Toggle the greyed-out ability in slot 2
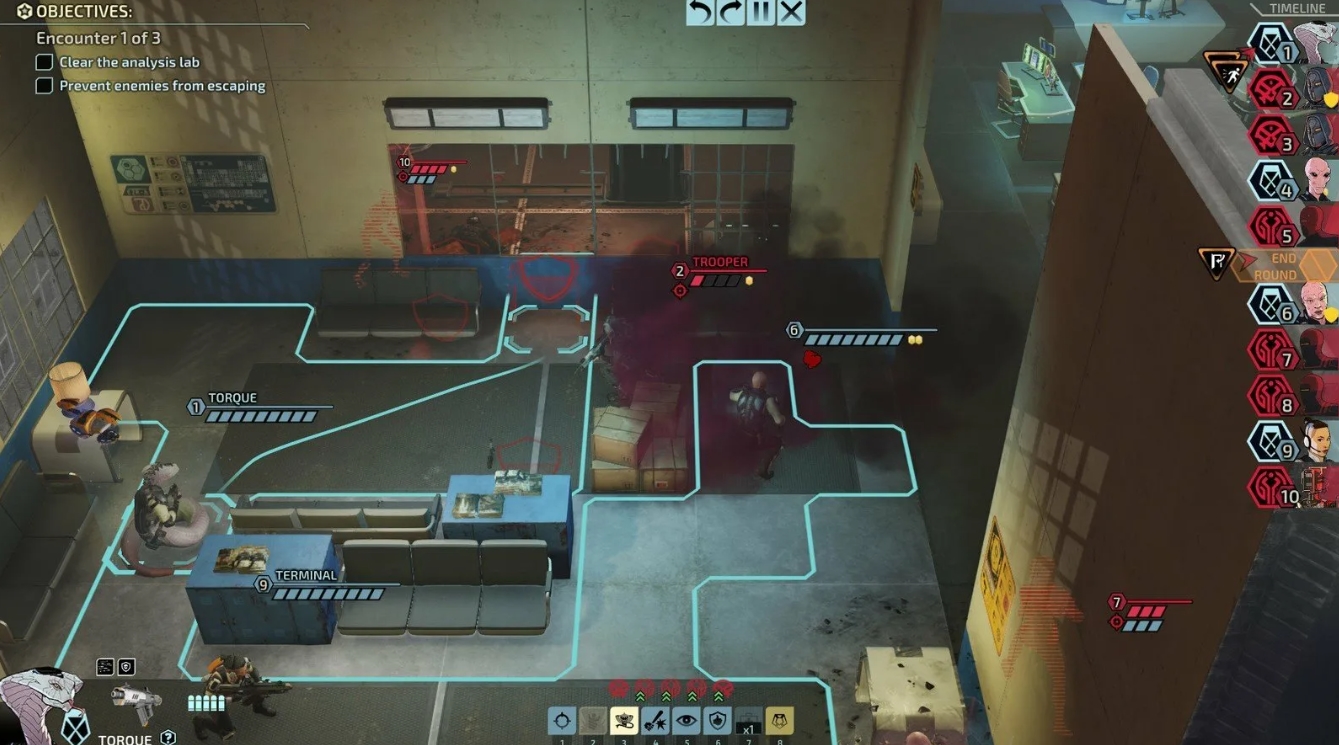 point(592,720)
